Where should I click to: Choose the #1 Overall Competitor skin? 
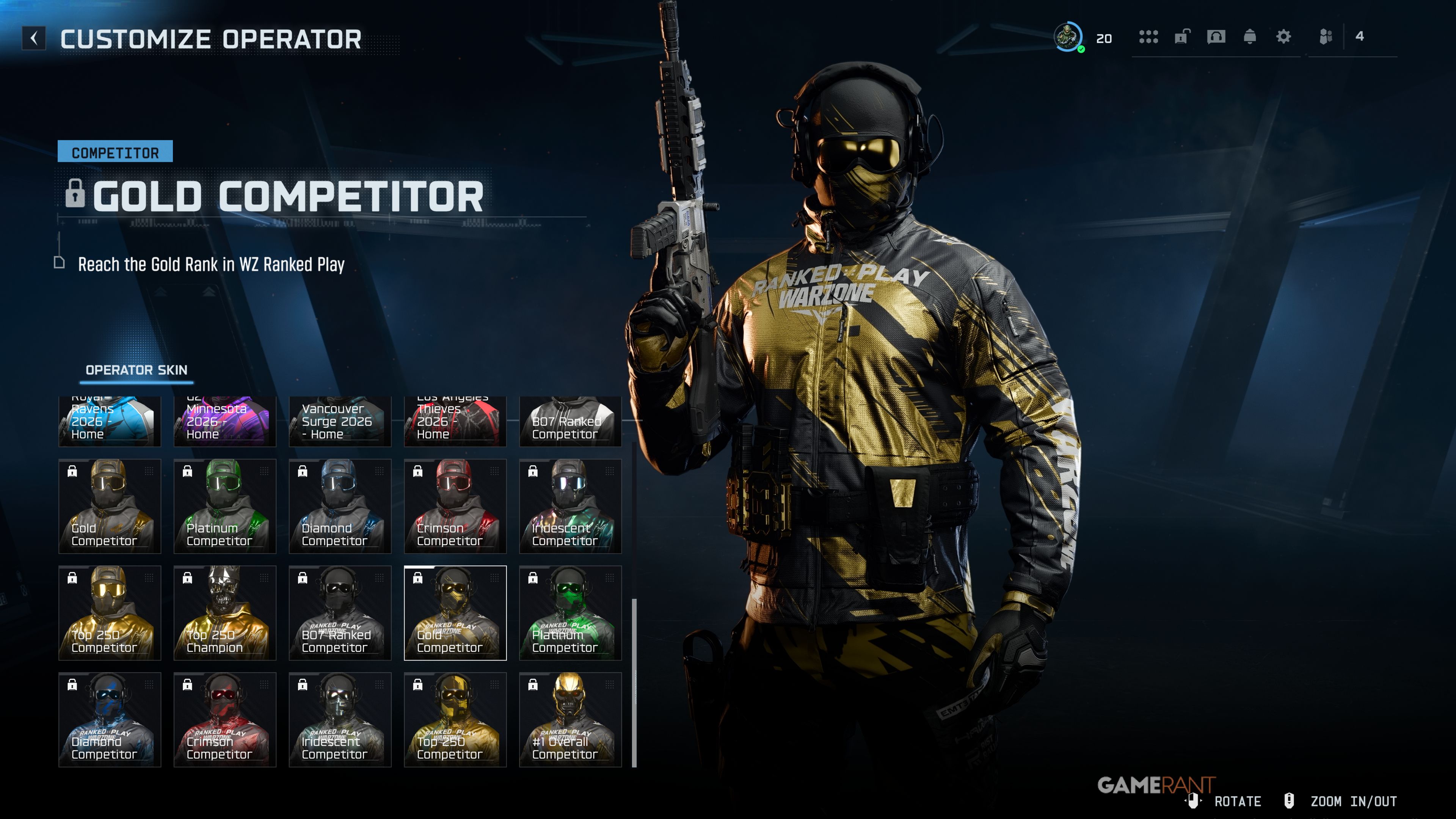click(x=570, y=720)
